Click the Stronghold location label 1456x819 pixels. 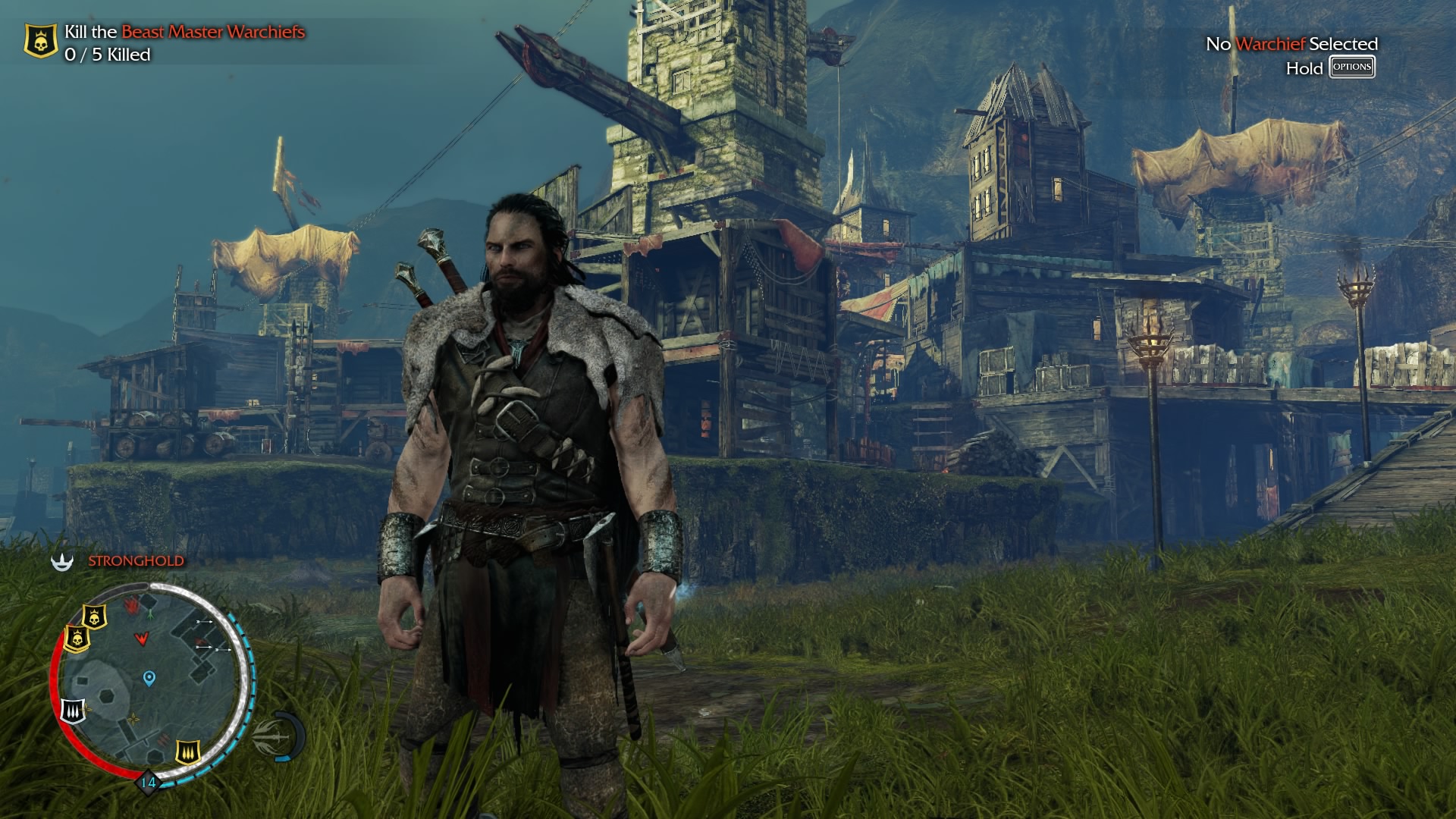[136, 561]
